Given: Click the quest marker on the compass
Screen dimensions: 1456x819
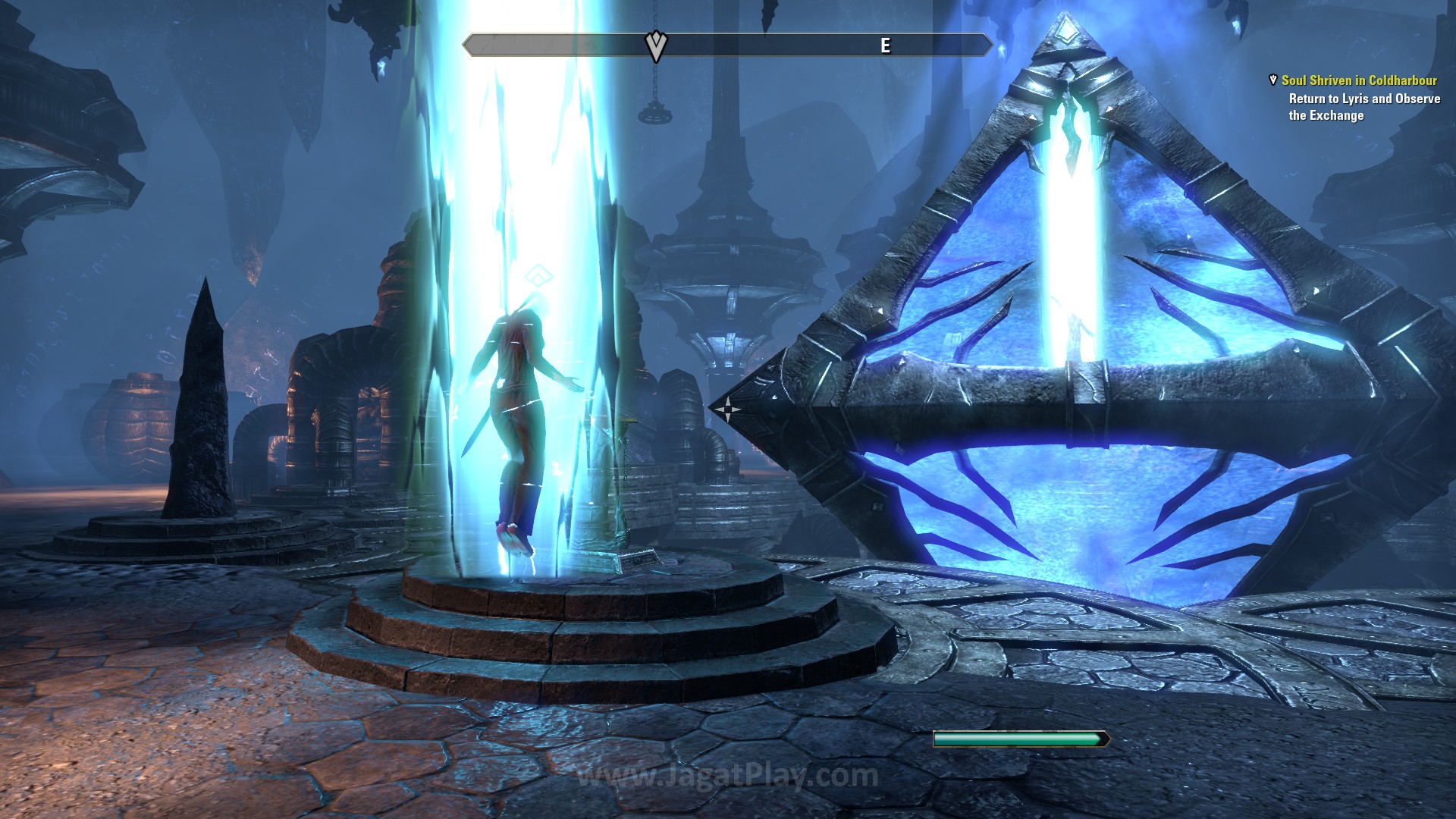Looking at the screenshot, I should click(x=656, y=46).
